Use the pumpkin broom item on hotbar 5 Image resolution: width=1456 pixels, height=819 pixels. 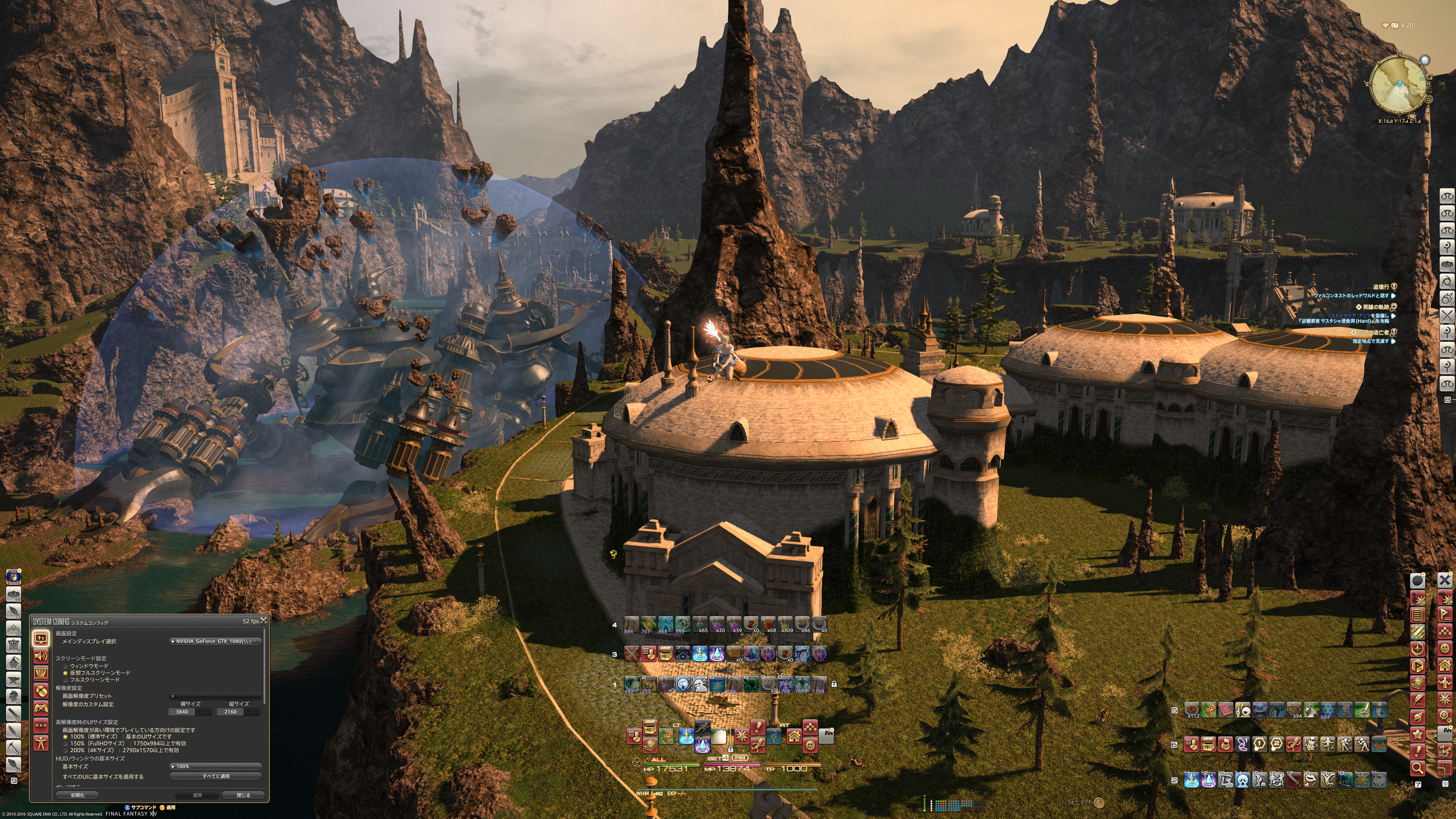click(1208, 710)
